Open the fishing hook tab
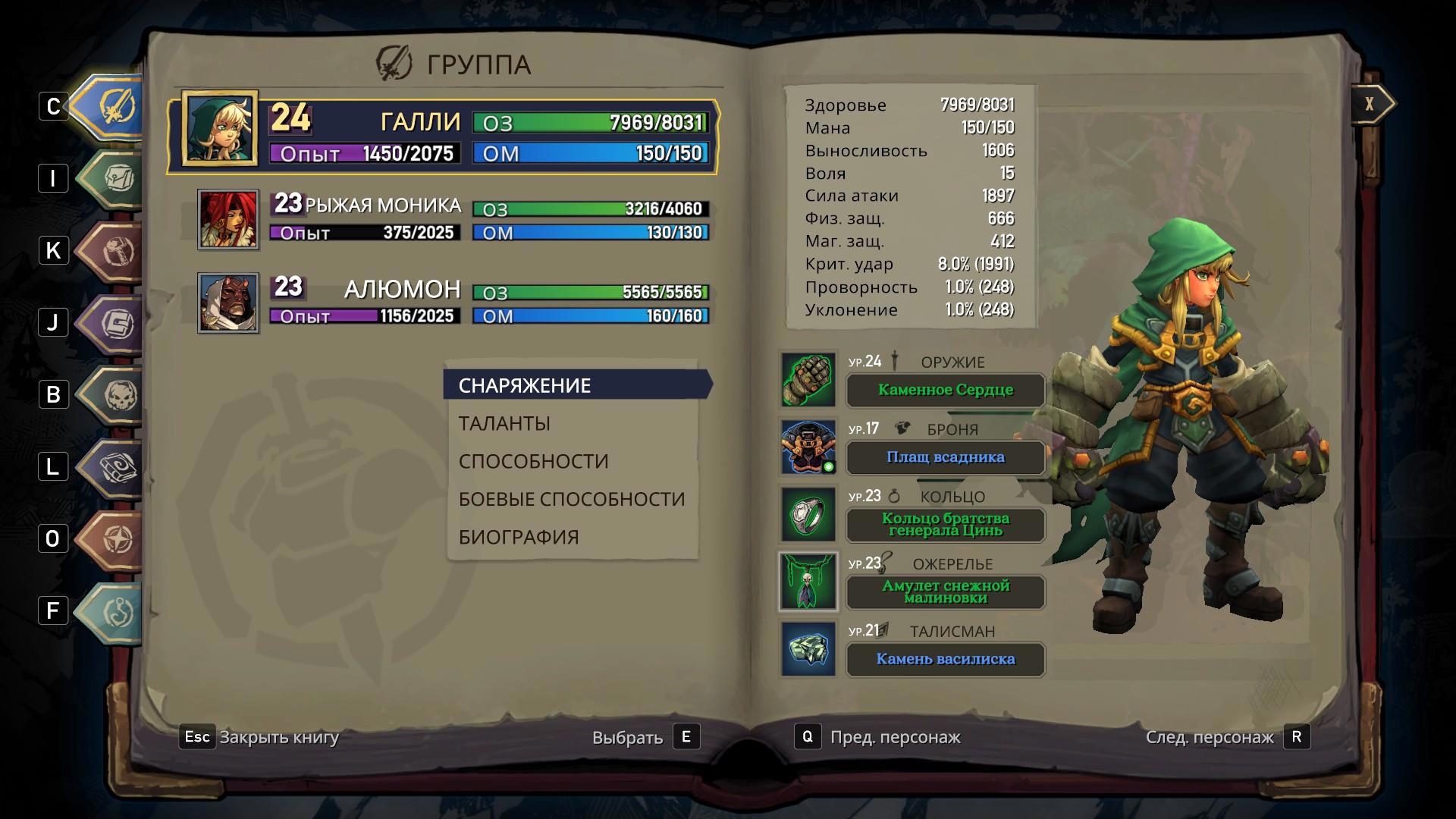This screenshot has width=1456, height=819. tap(115, 611)
